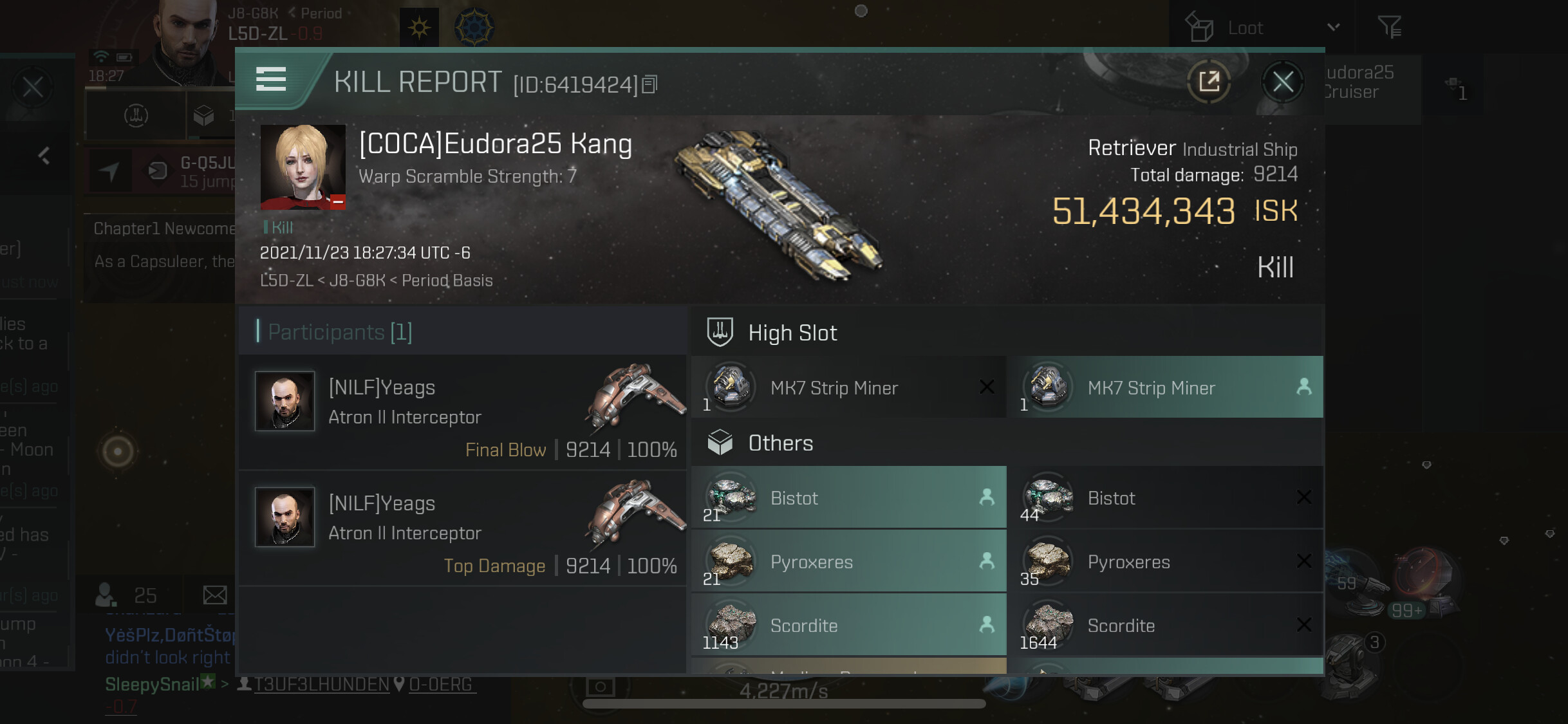Close the Kill Report window

pos(1282,82)
